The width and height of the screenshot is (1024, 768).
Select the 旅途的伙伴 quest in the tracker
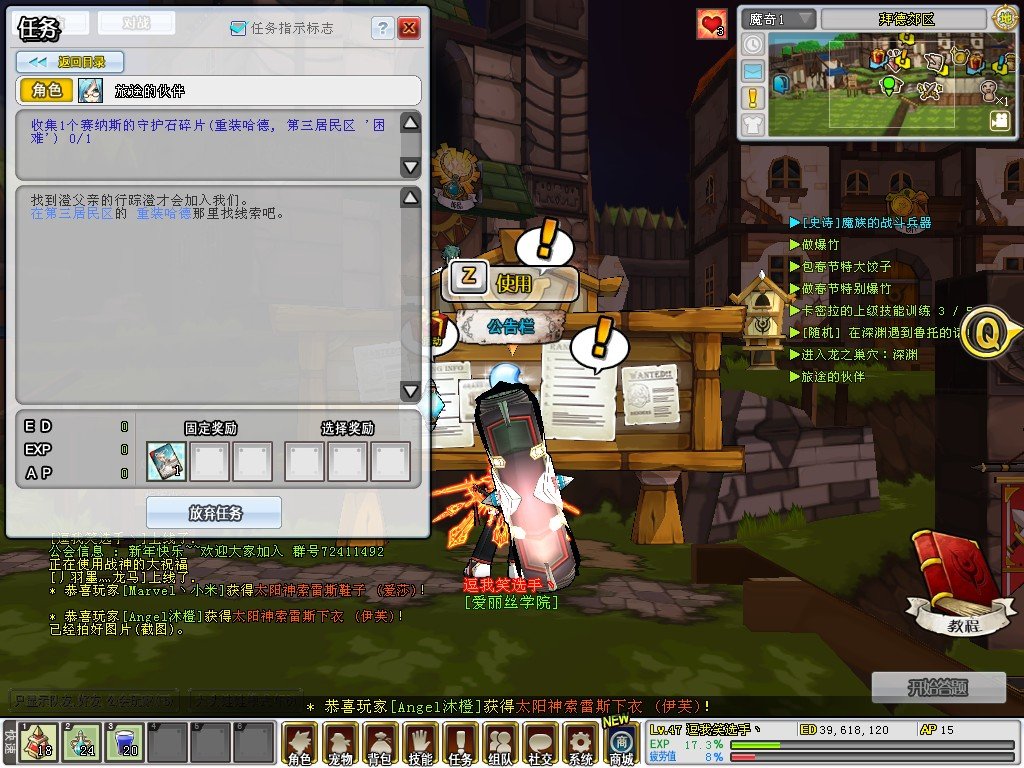[x=833, y=377]
